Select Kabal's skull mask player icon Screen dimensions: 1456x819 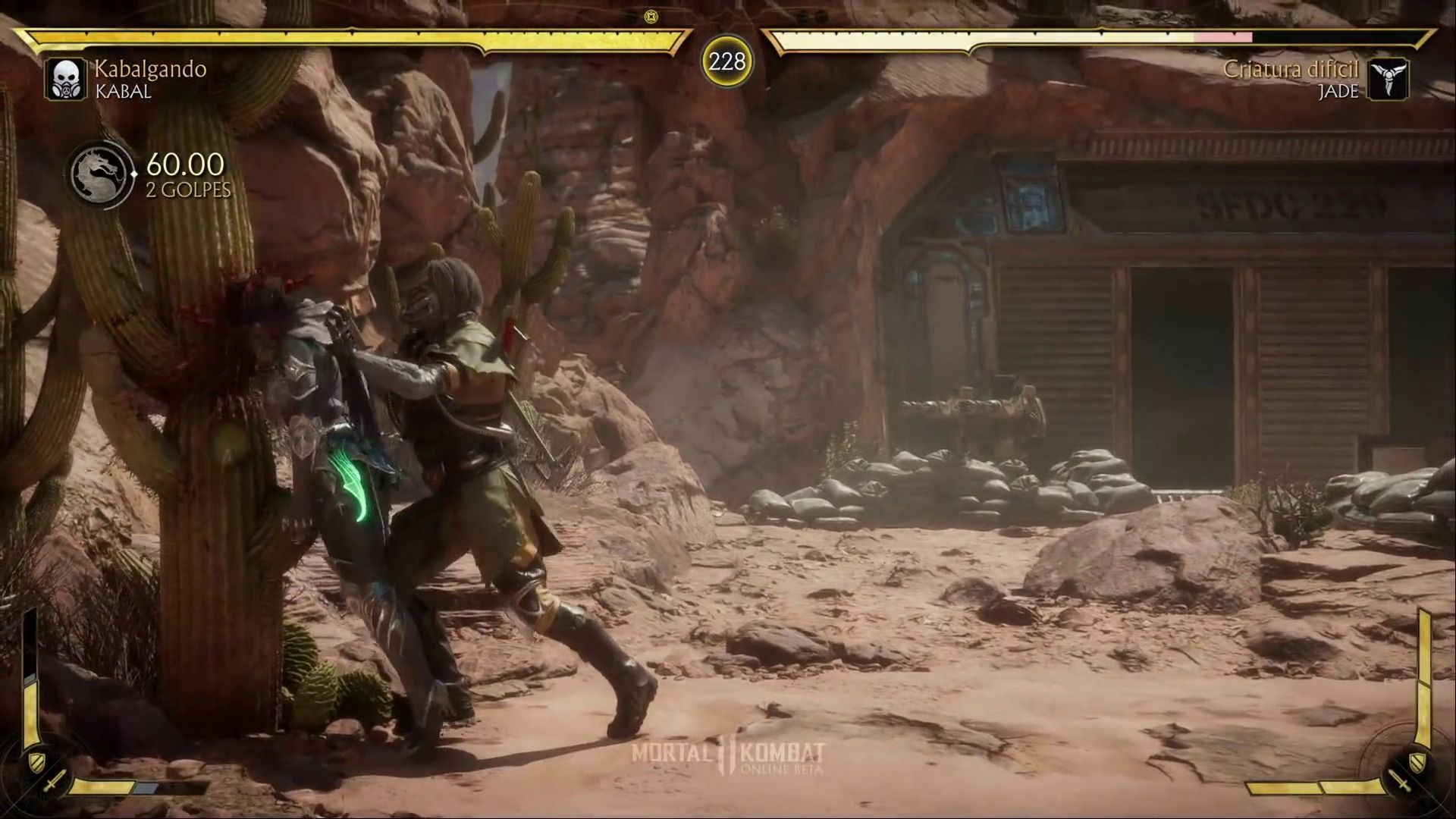point(65,79)
